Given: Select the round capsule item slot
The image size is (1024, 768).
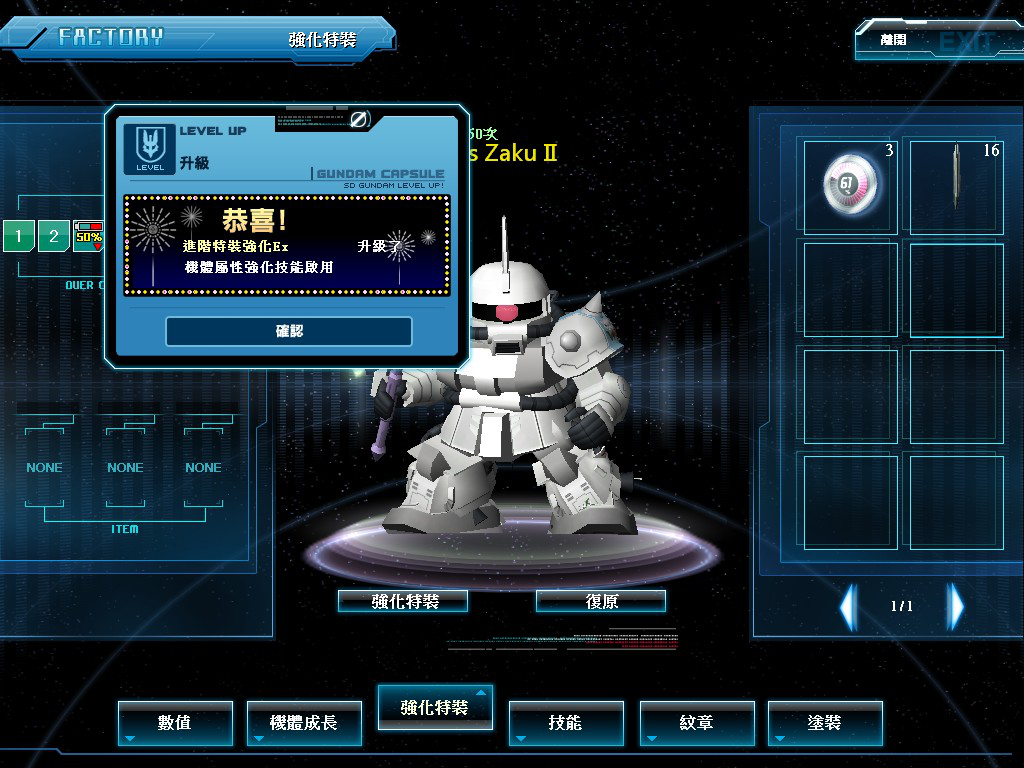Looking at the screenshot, I should pos(851,186).
